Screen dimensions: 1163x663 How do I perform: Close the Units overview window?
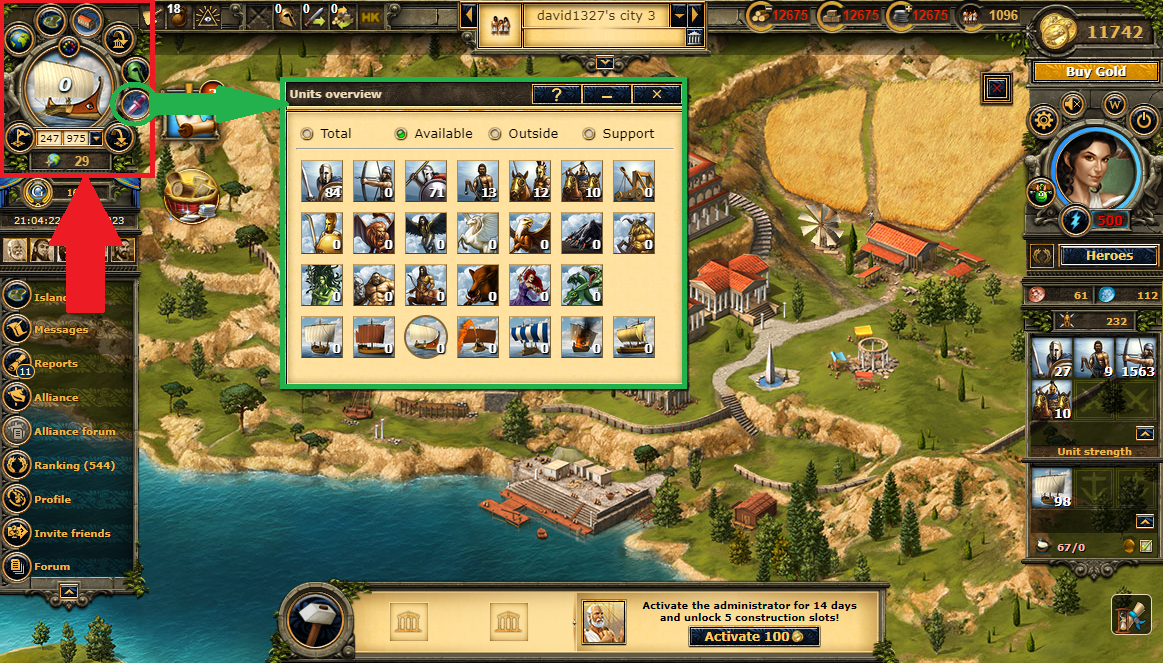click(x=657, y=94)
